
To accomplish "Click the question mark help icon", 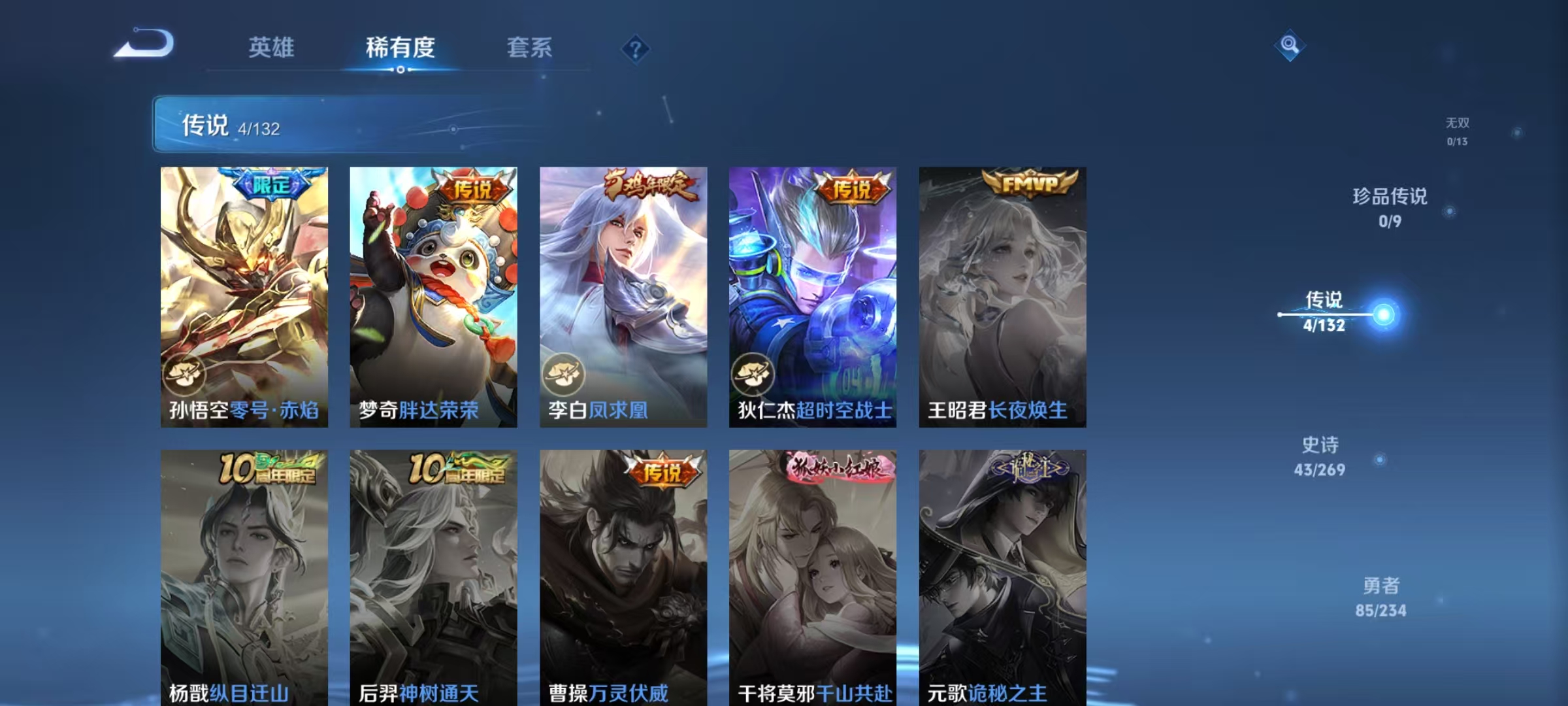I will (x=634, y=47).
